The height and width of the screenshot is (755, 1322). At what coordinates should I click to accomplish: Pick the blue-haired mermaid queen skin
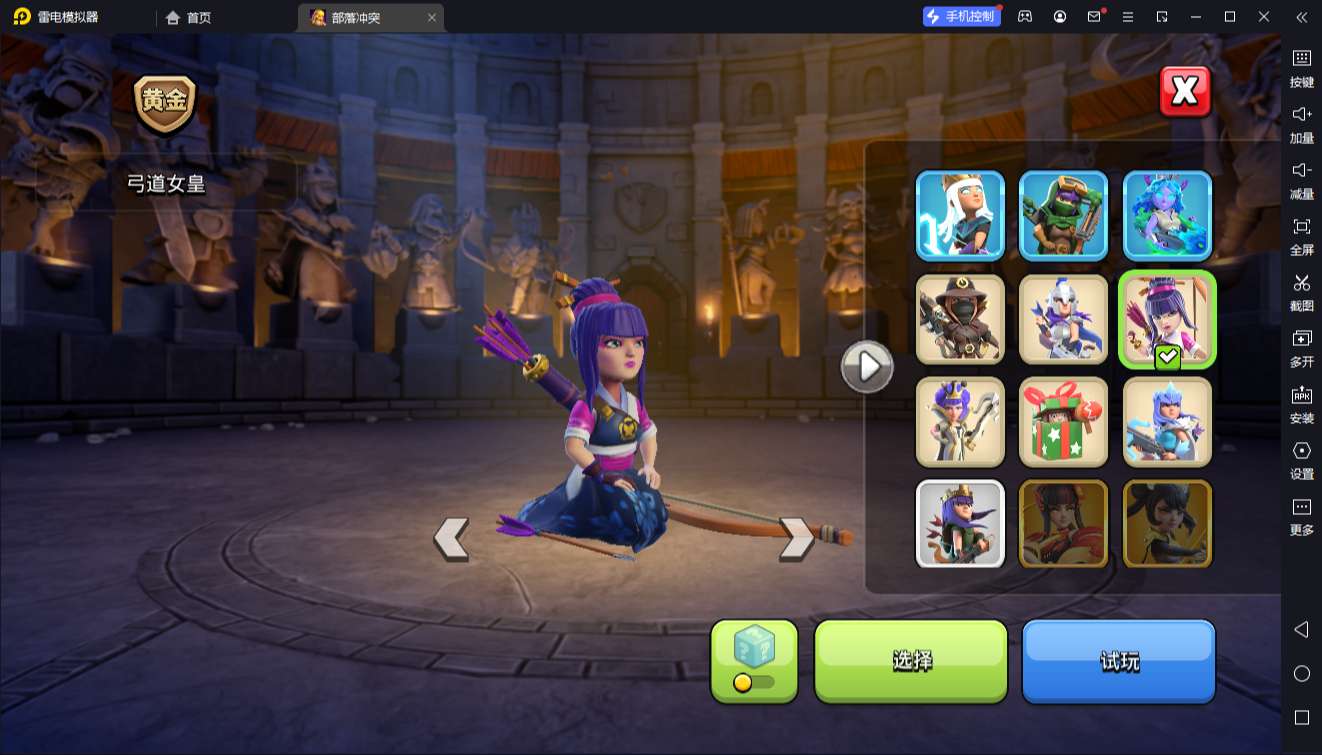tap(1167, 215)
